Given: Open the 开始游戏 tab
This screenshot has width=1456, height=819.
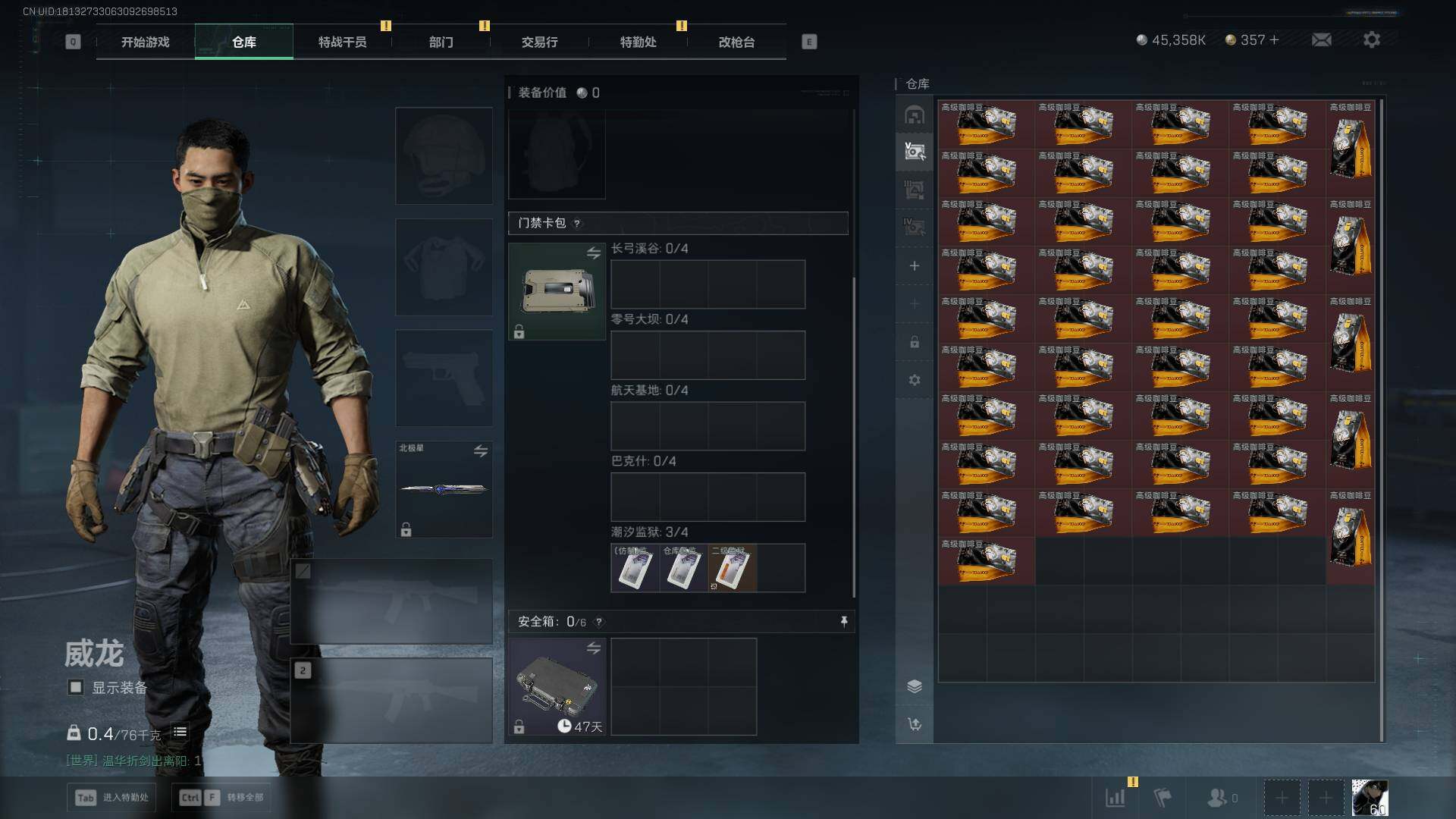Looking at the screenshot, I should (x=145, y=42).
